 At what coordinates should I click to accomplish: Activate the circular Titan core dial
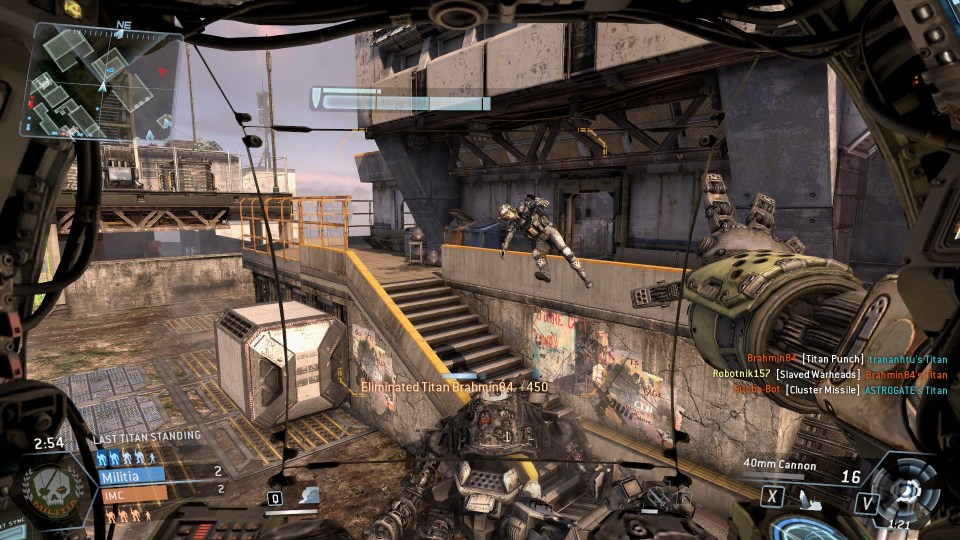pyautogui.click(x=907, y=490)
